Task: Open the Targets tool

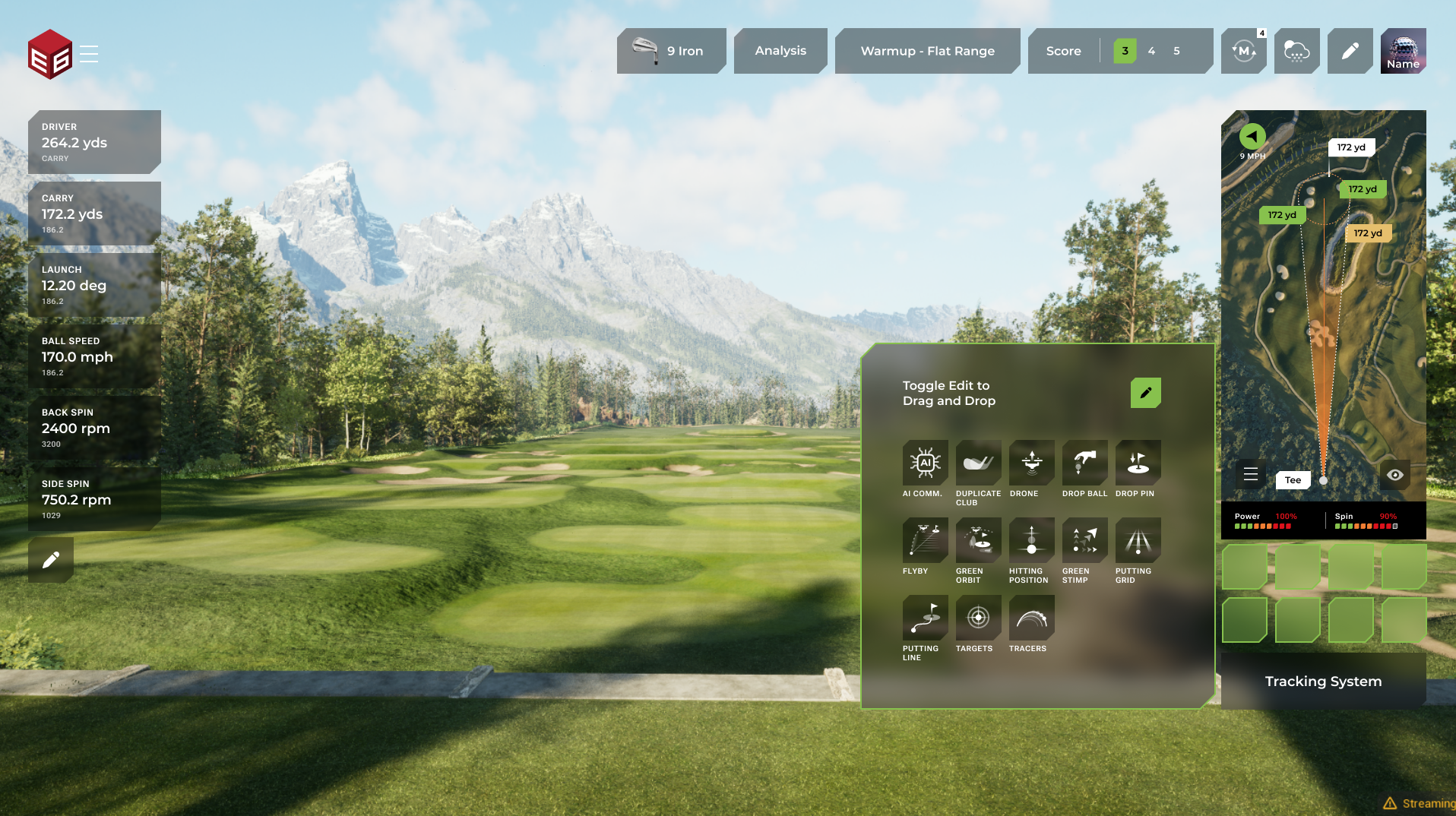Action: [x=978, y=618]
